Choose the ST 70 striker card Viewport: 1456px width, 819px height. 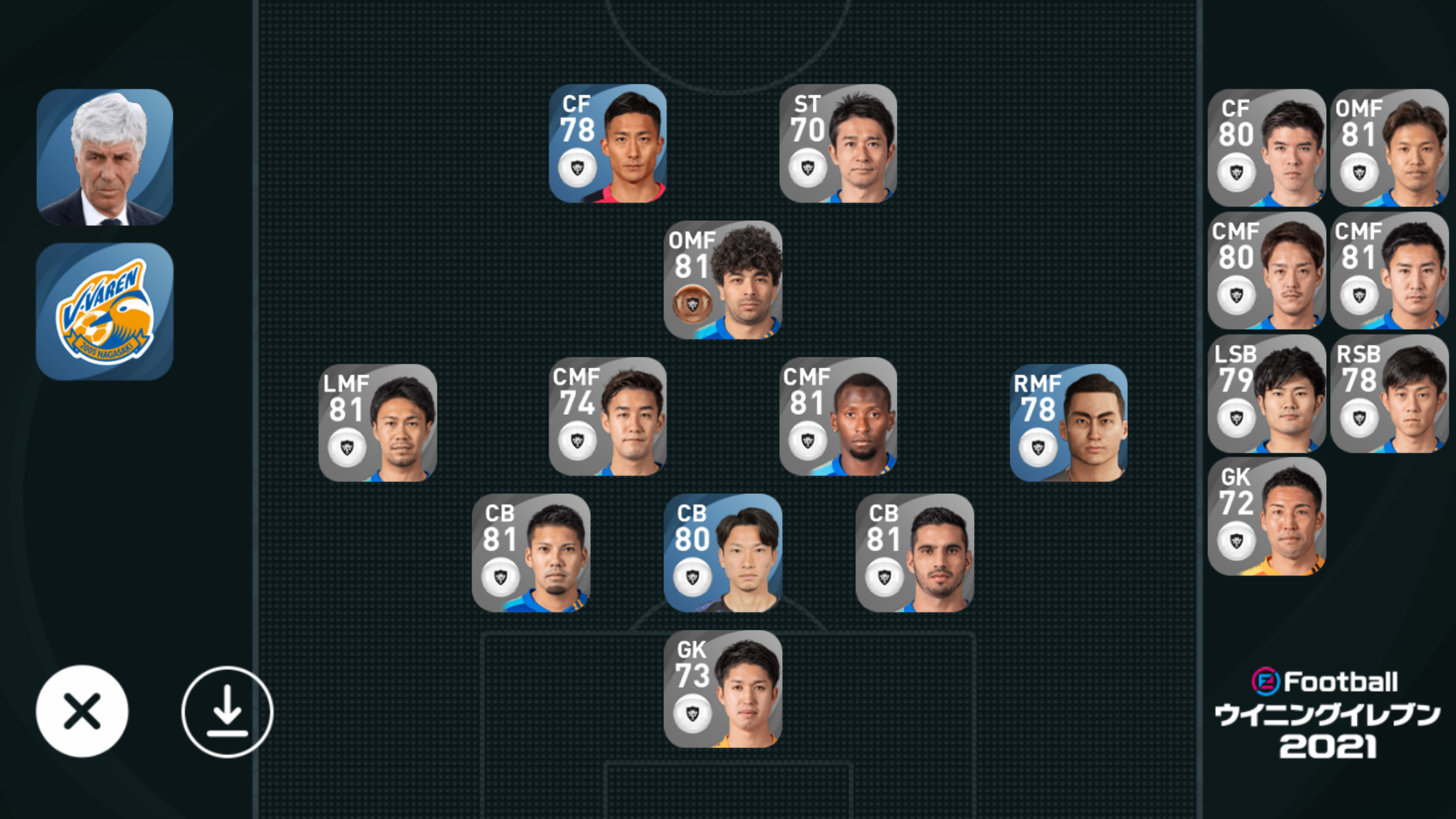point(837,143)
